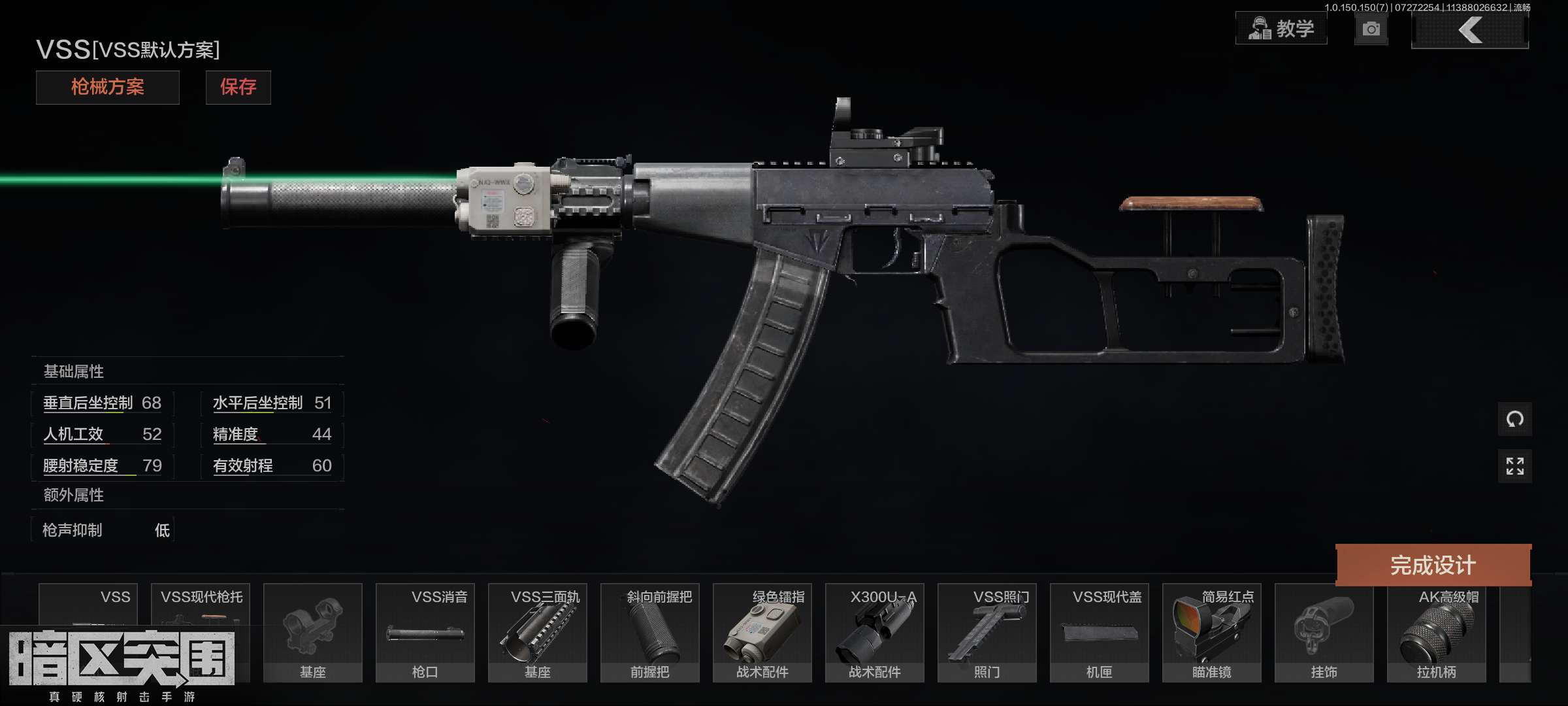Select the 绿色镭指 tactical attachment slot
The width and height of the screenshot is (1568, 706).
(762, 632)
